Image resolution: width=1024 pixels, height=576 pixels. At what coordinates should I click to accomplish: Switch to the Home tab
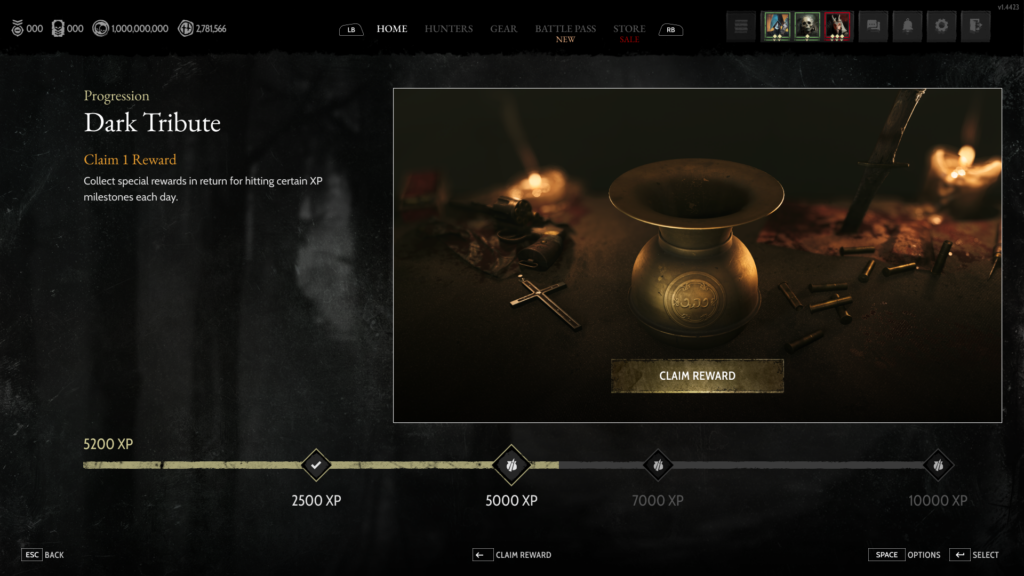pos(392,29)
